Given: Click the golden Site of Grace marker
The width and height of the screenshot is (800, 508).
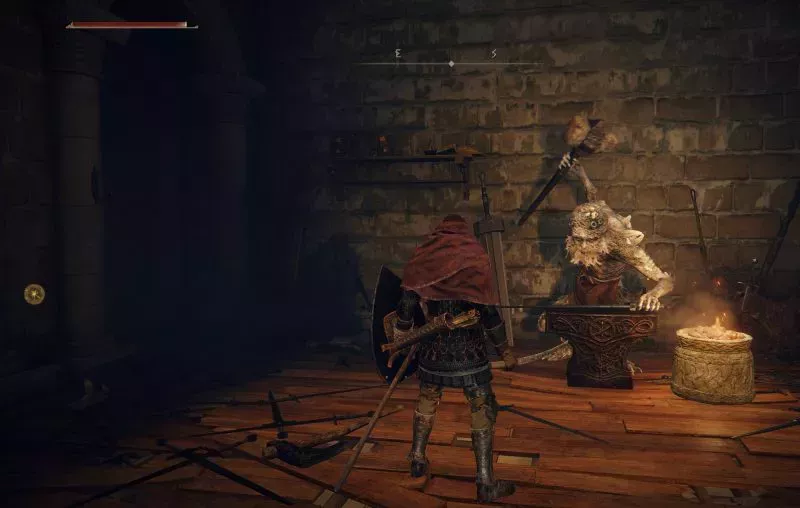Looking at the screenshot, I should pos(34,293).
